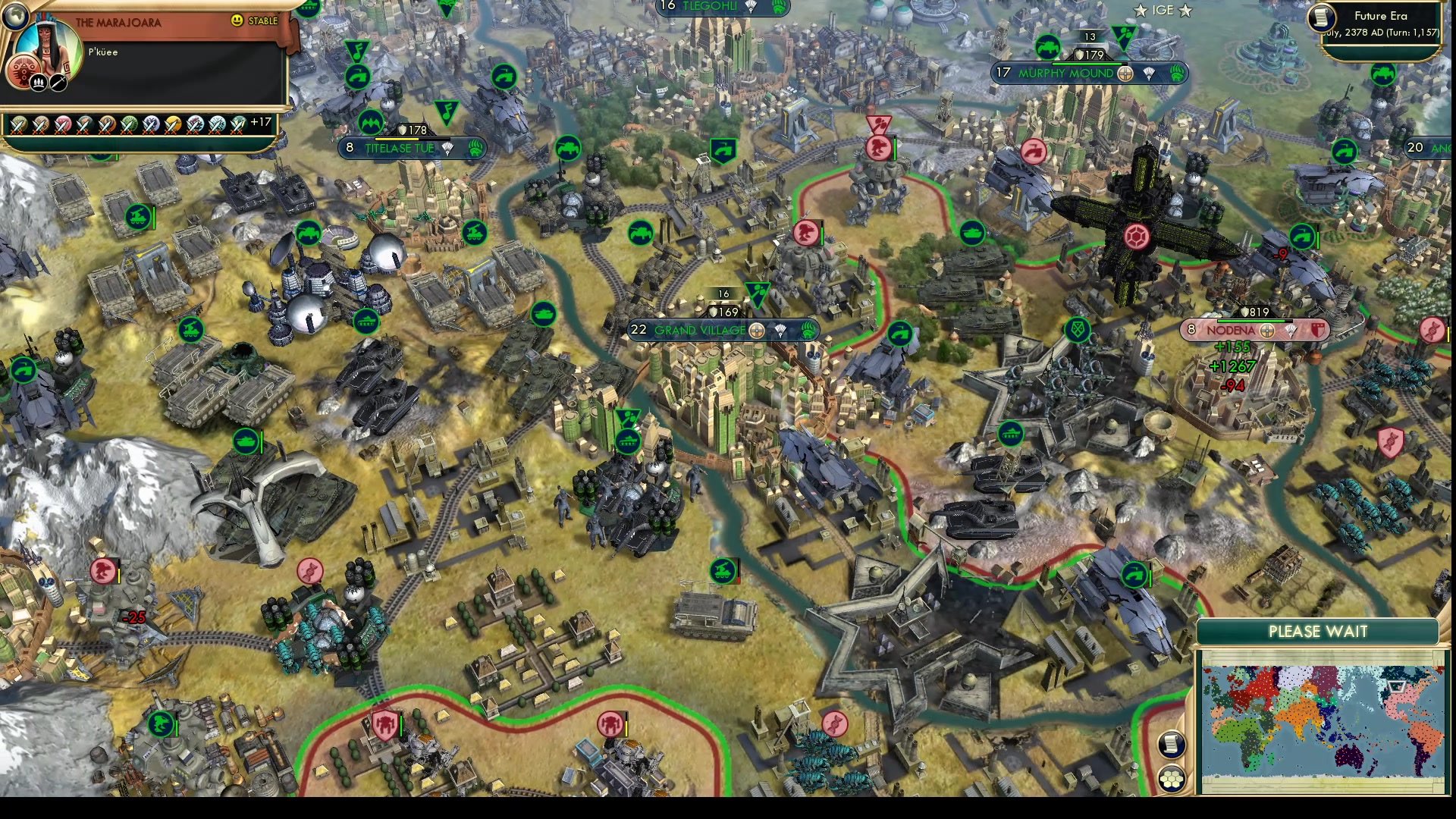Click the crossed-sword military icon beside the crown
1456x819 pixels.
(58, 81)
